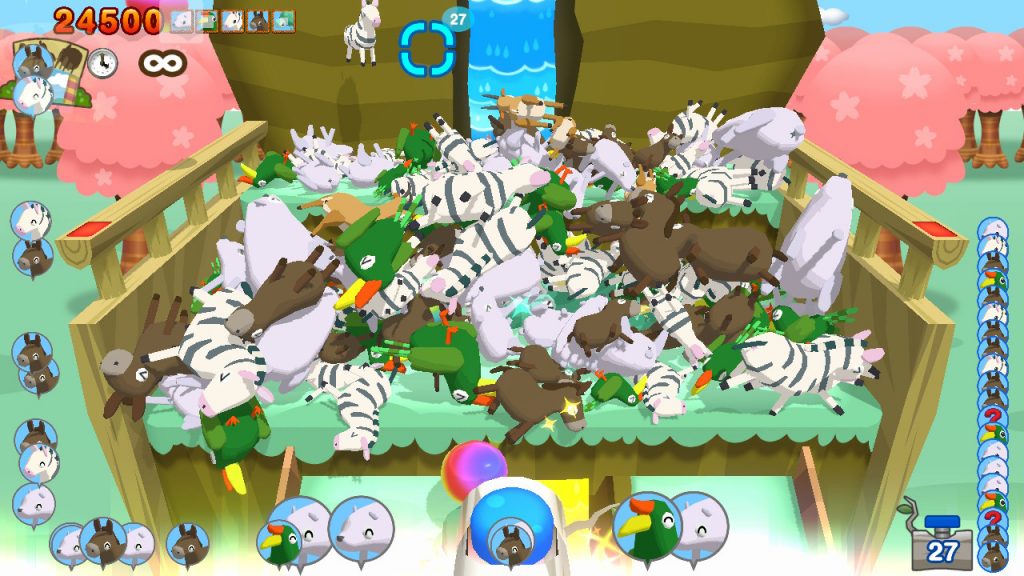
Task: Pick the donkey thumbnail beside the score
Action: tap(258, 21)
